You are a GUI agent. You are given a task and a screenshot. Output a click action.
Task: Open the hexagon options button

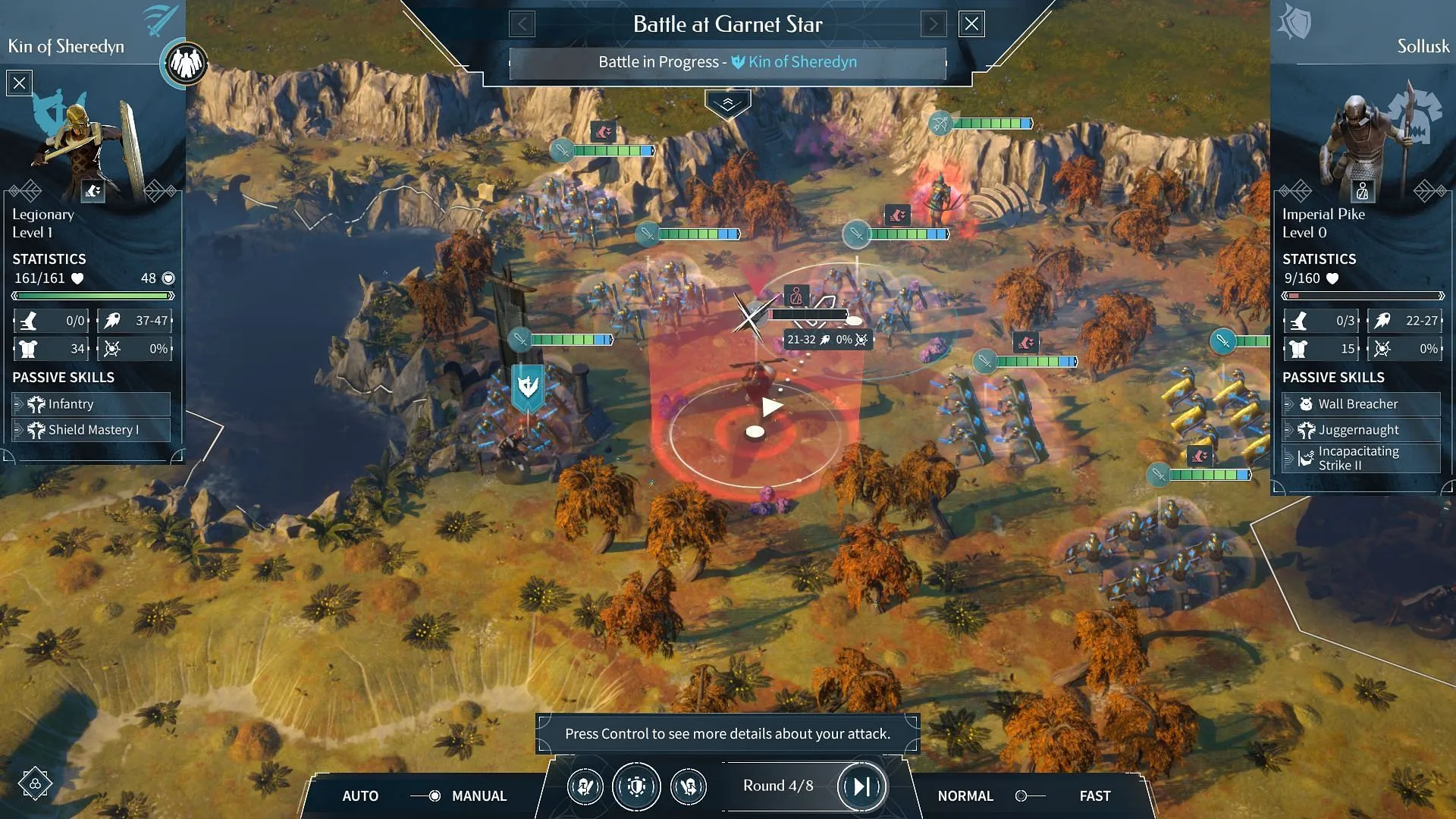tap(35, 783)
